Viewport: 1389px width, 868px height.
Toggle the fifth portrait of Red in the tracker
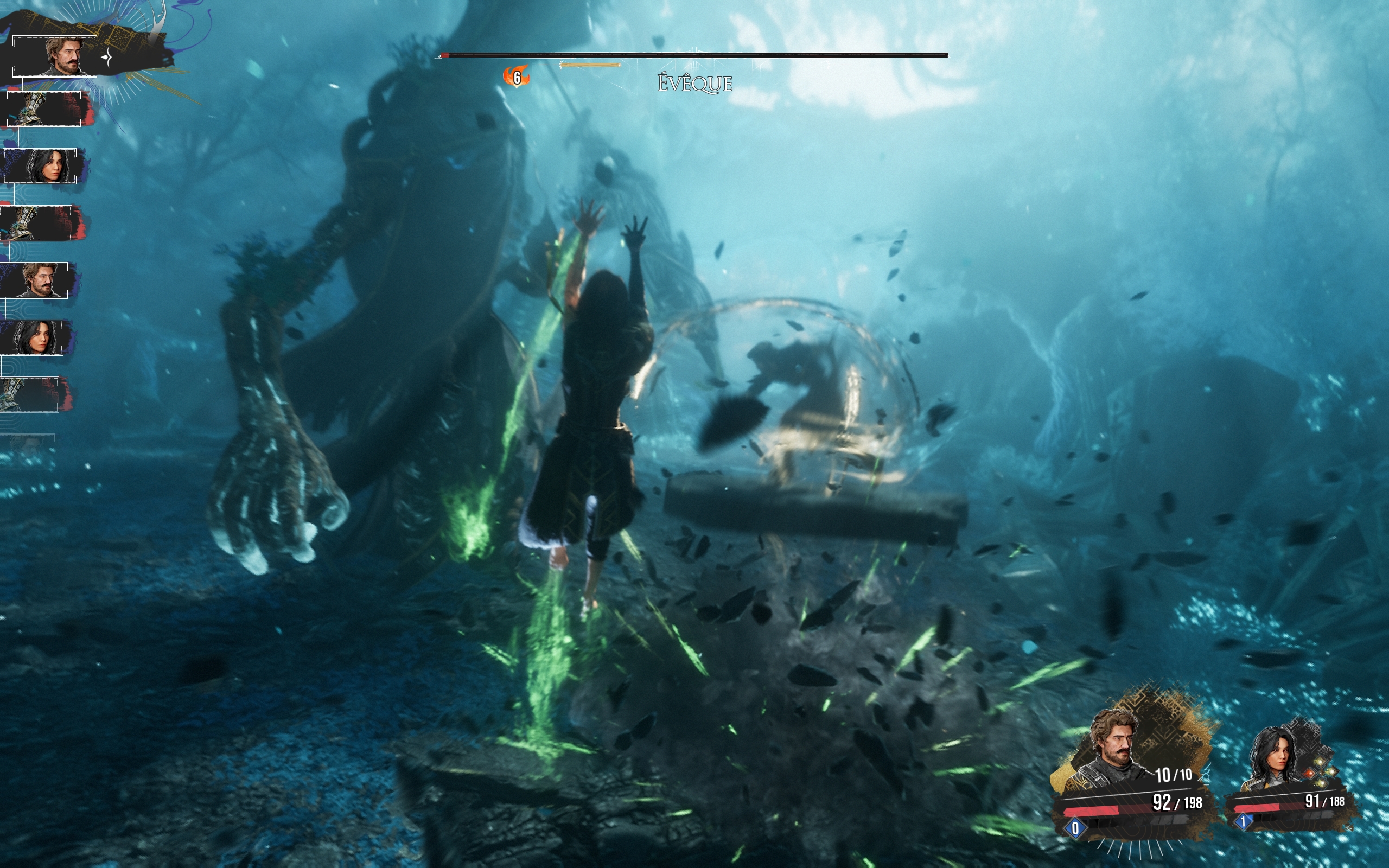pyautogui.click(x=35, y=279)
